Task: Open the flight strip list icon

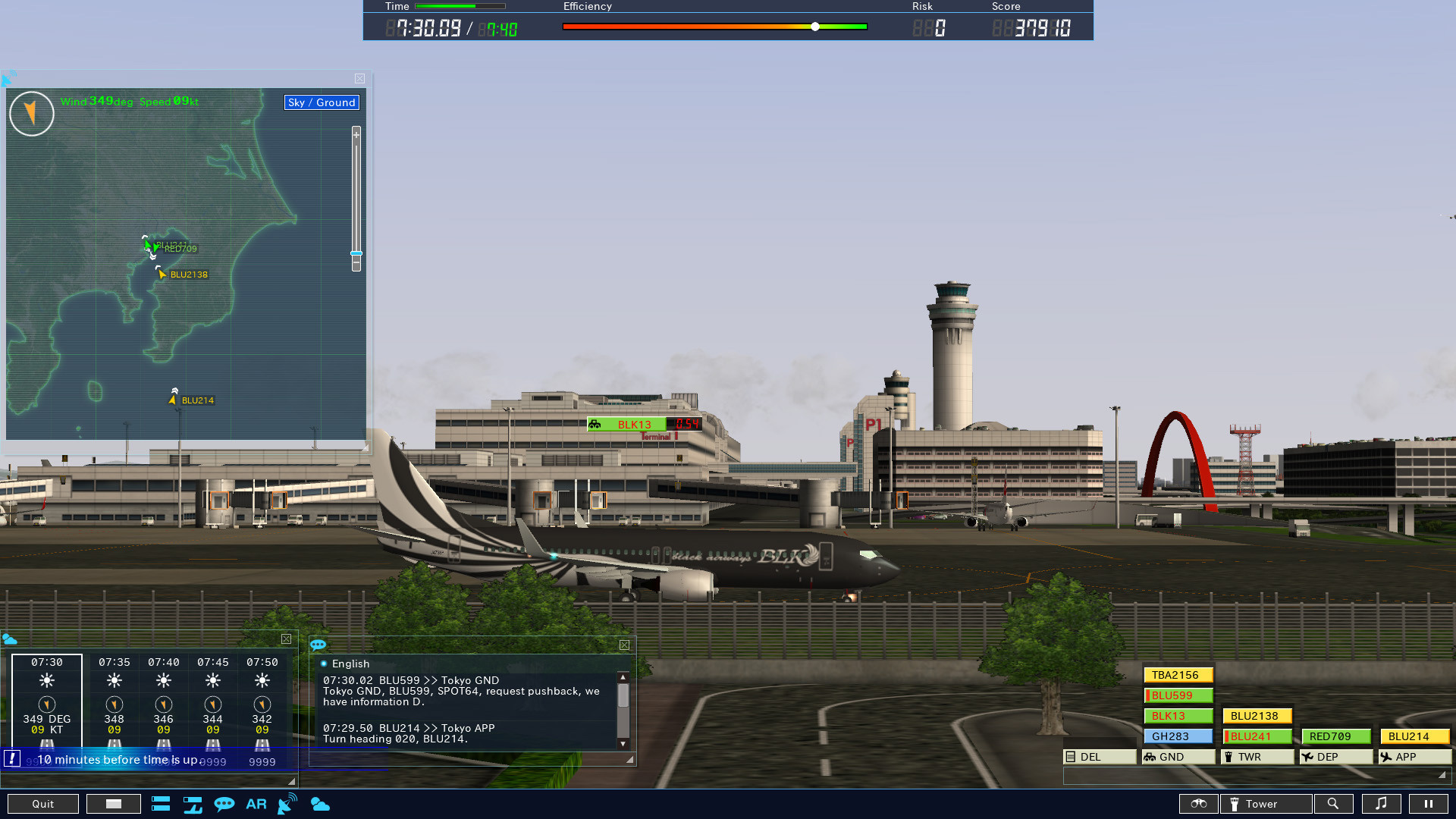Action: click(161, 804)
